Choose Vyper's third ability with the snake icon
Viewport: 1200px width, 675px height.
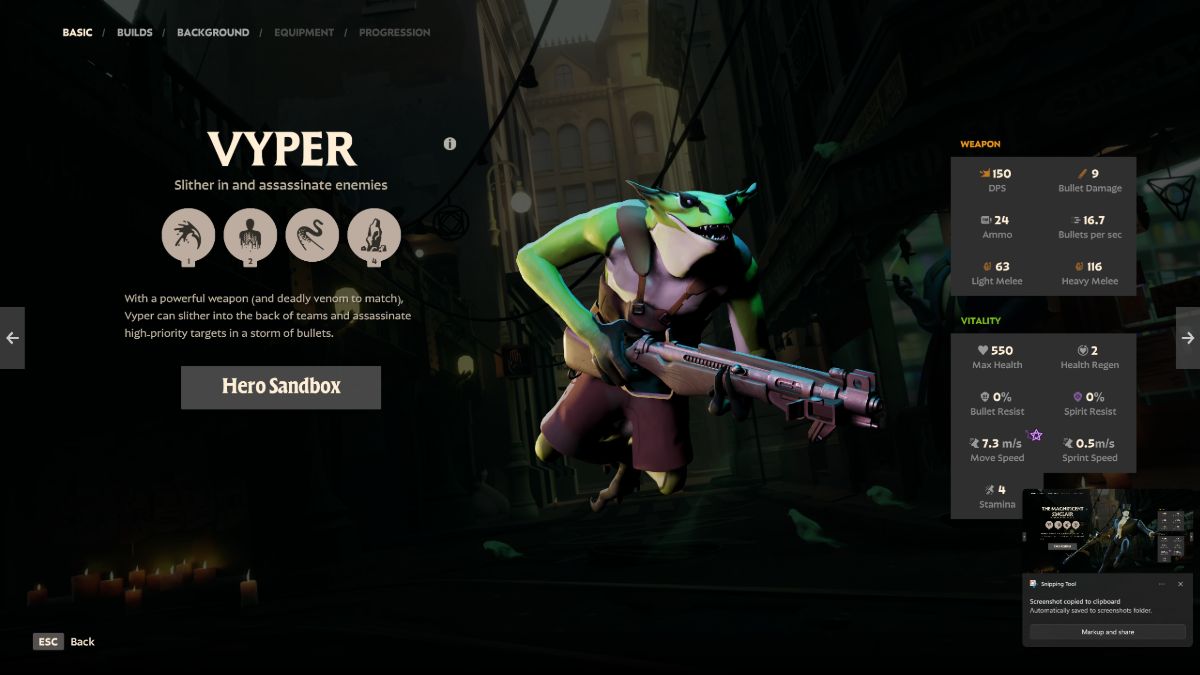[312, 235]
